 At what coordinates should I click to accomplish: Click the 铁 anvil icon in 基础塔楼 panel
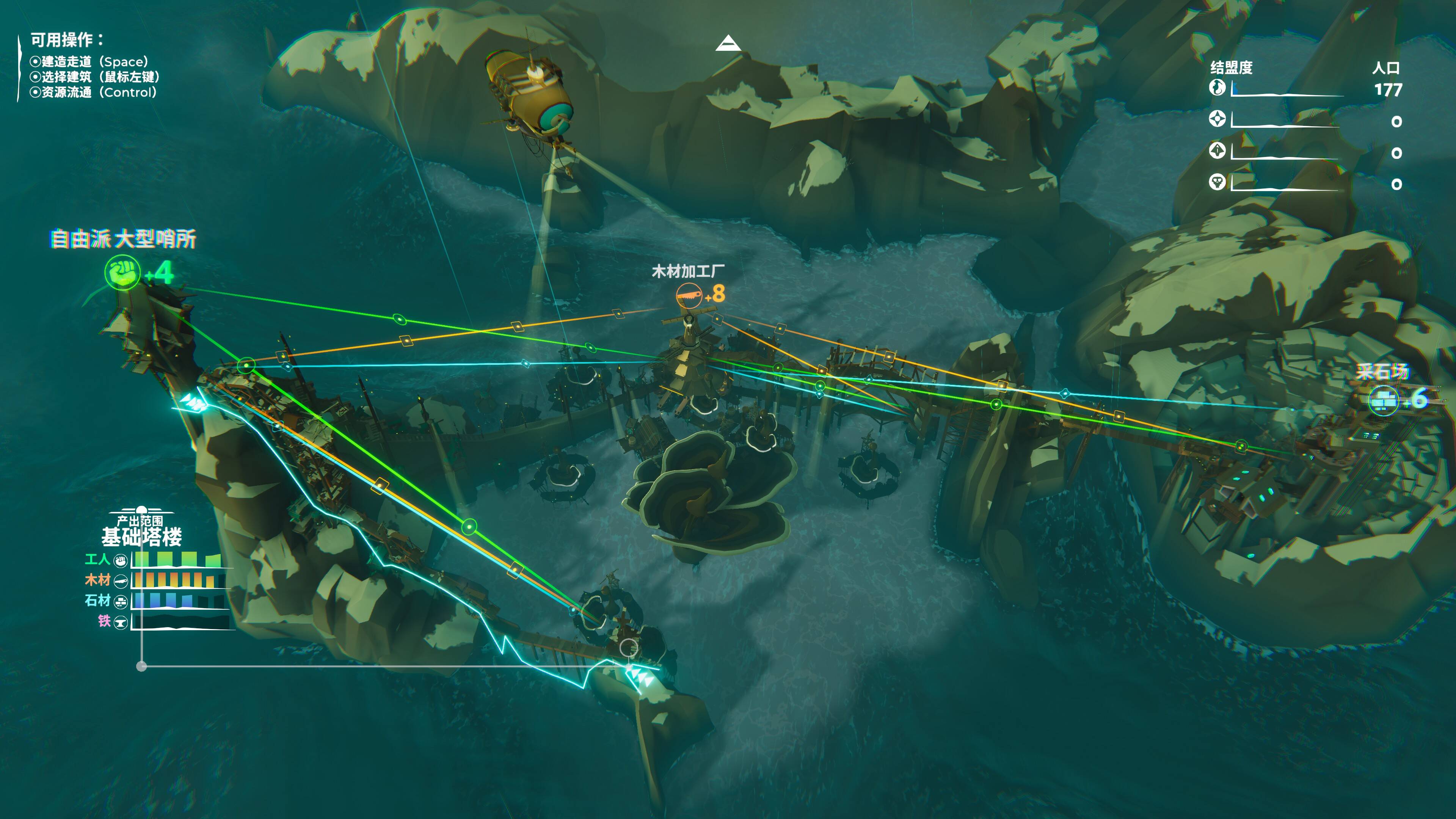coord(121,622)
